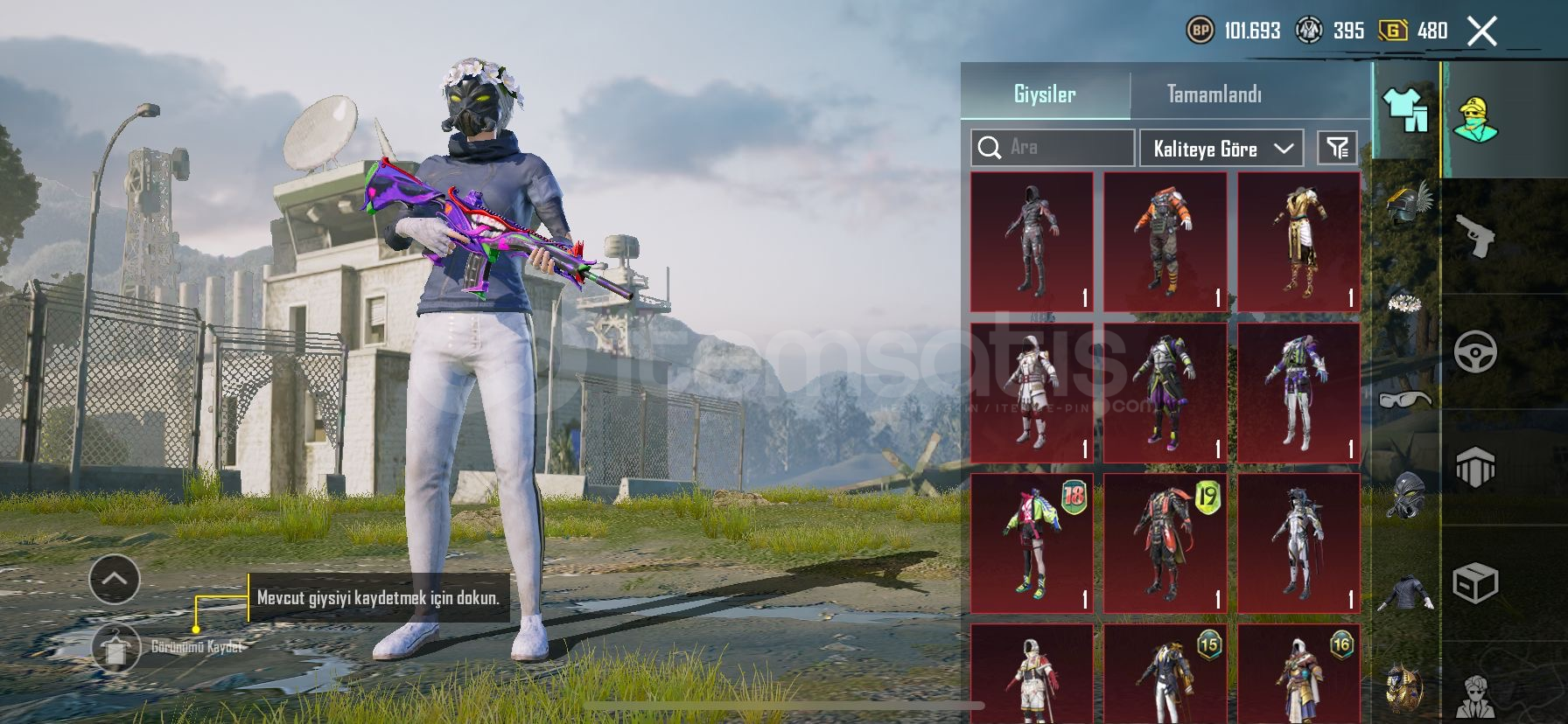Select the black hooded ninja outfit
Image resolution: width=1568 pixels, height=724 pixels.
click(x=1032, y=241)
